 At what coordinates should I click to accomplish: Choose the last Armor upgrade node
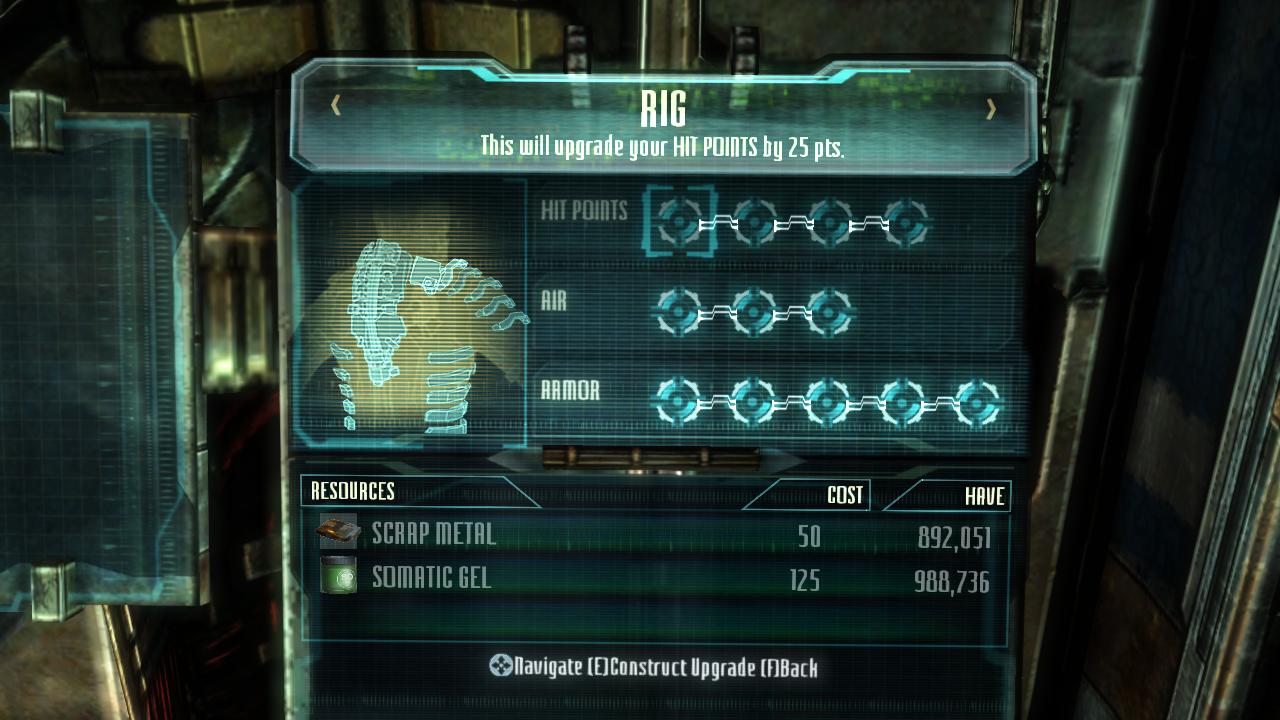click(977, 402)
